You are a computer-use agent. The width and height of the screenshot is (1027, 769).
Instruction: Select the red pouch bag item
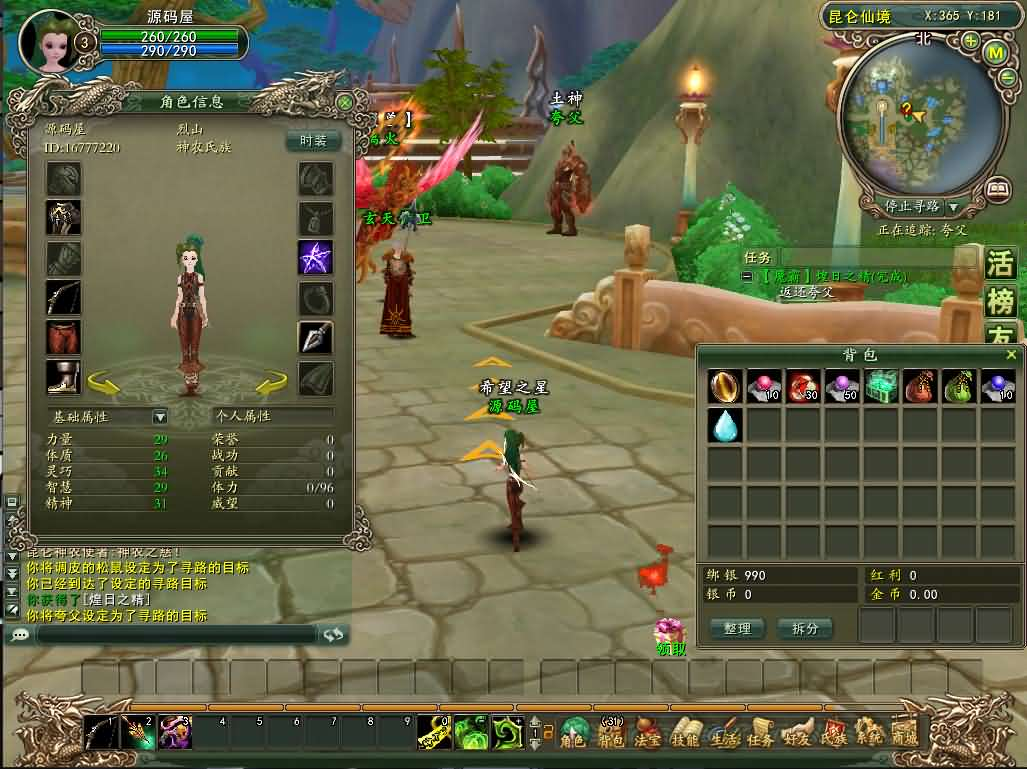click(x=919, y=387)
